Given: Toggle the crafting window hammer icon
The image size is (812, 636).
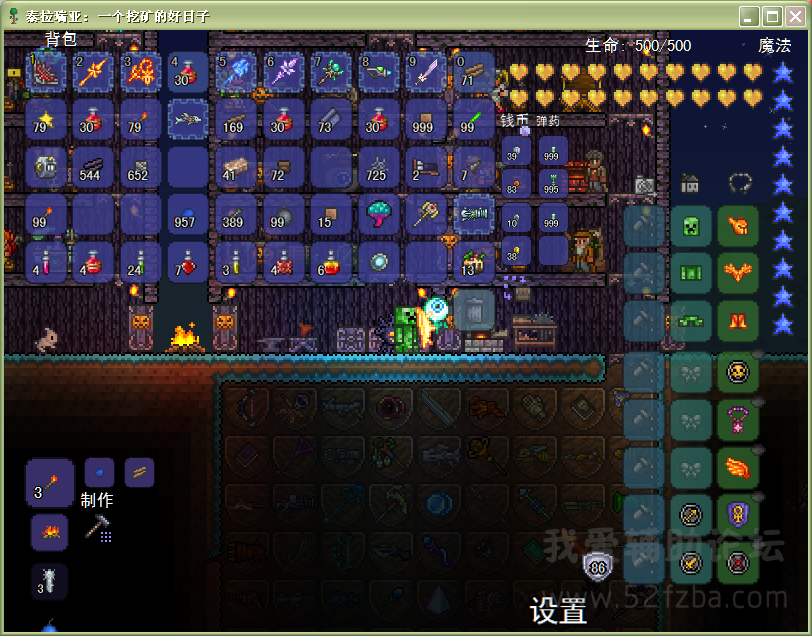Looking at the screenshot, I should point(98,528).
